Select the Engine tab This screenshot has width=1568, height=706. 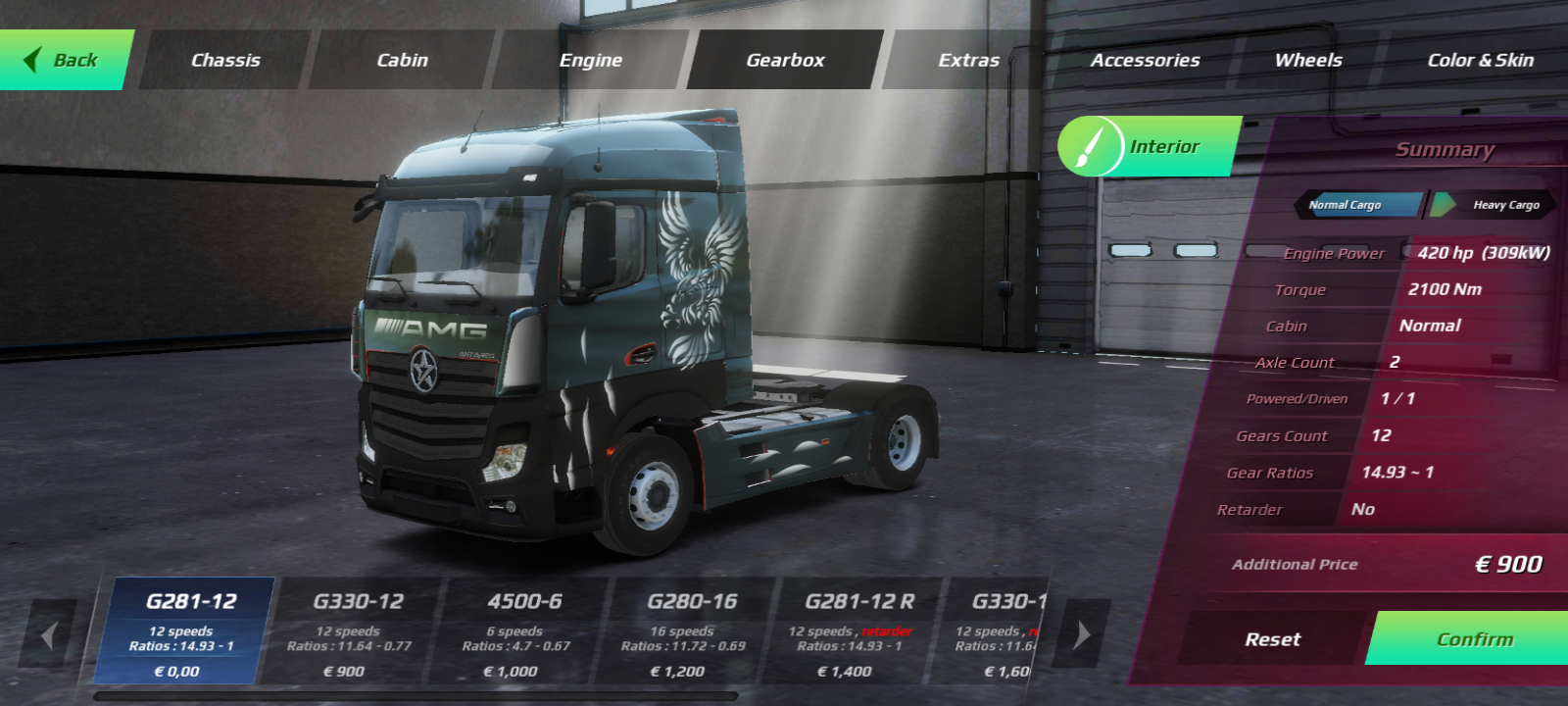[590, 60]
